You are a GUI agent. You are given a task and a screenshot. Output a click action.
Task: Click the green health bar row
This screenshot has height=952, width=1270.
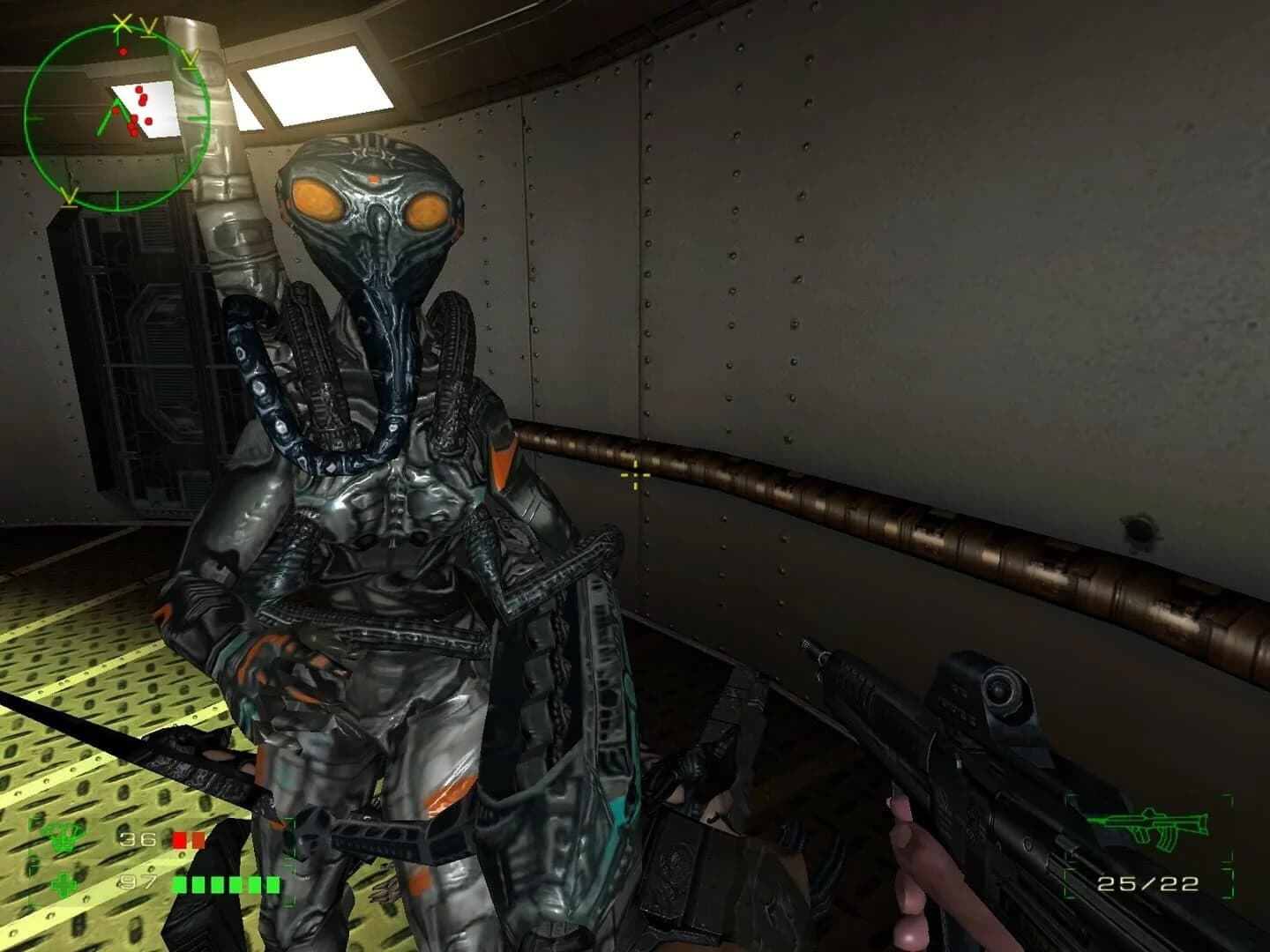pos(225,884)
